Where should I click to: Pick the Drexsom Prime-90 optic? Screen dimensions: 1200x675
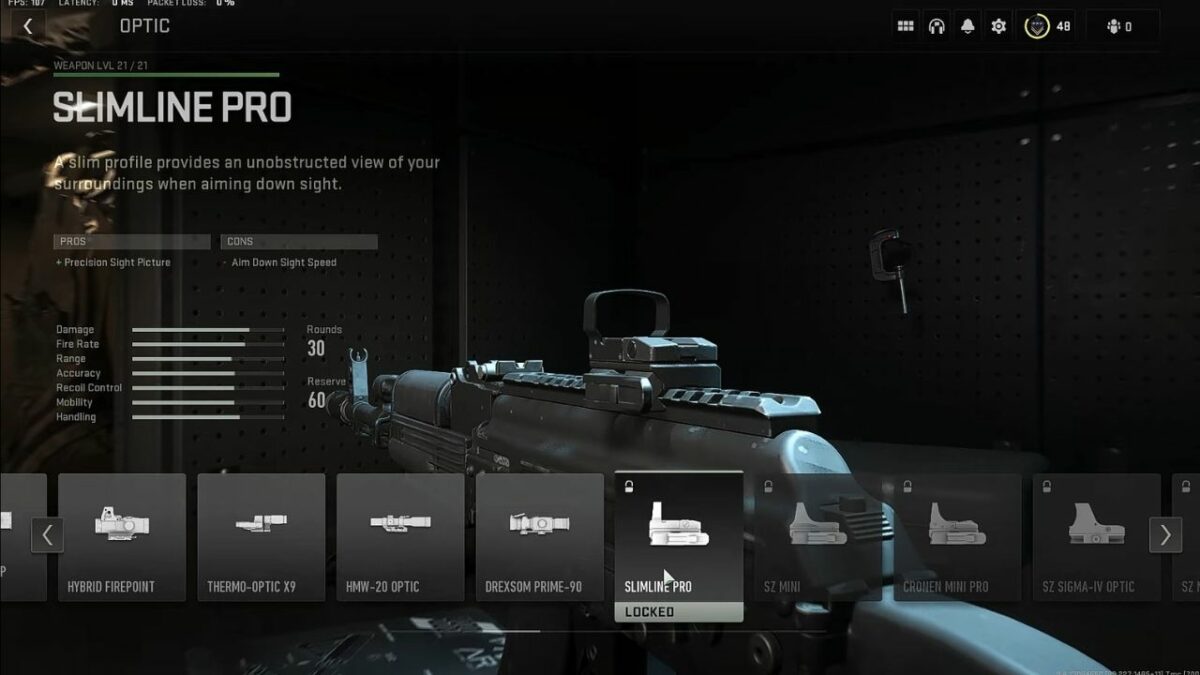coord(540,537)
